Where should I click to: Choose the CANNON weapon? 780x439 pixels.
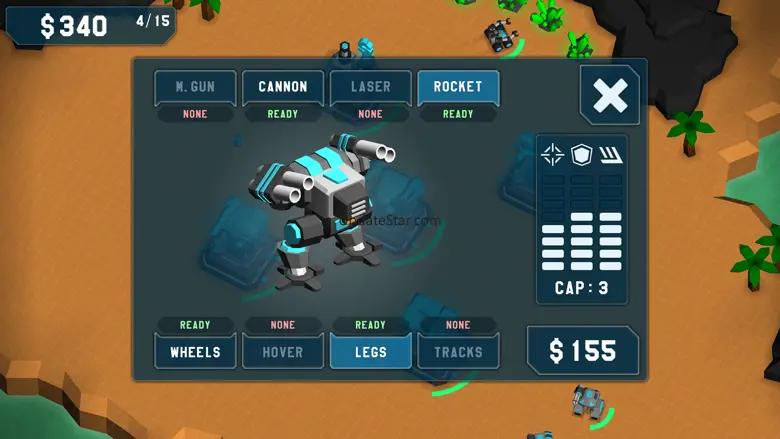pyautogui.click(x=283, y=88)
